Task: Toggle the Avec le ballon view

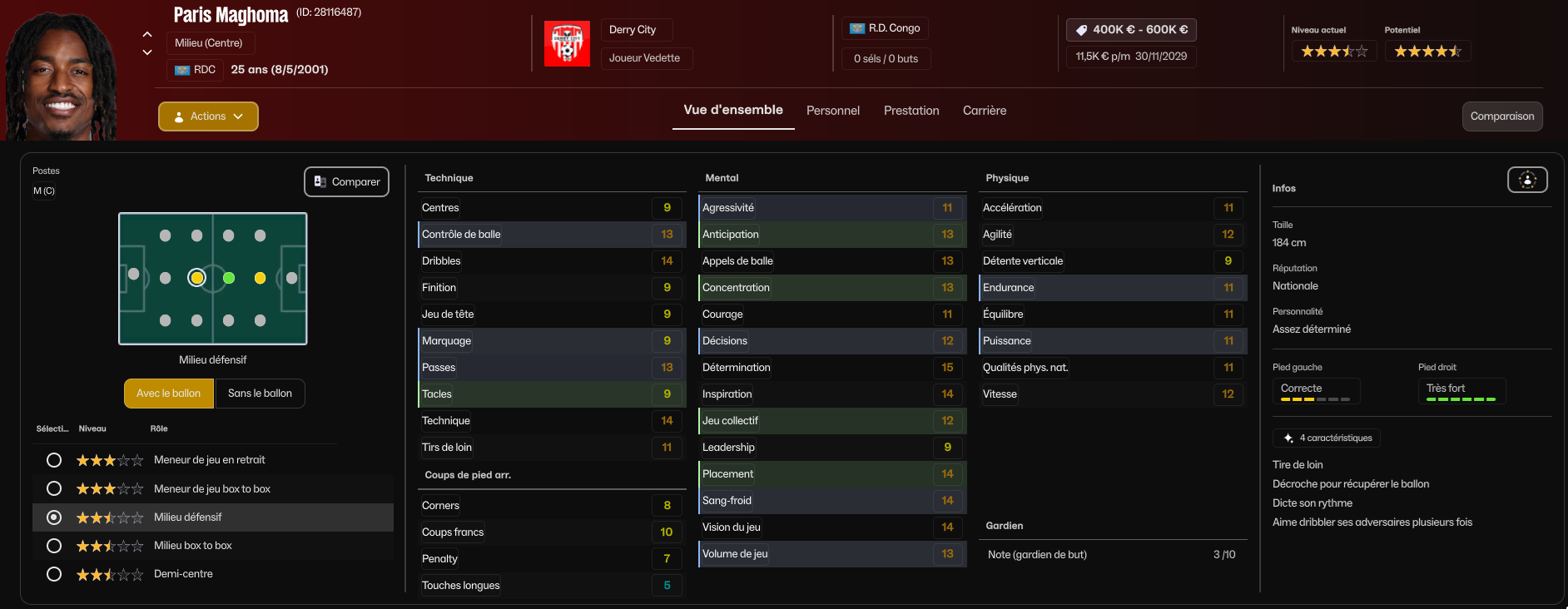Action: pyautogui.click(x=168, y=394)
